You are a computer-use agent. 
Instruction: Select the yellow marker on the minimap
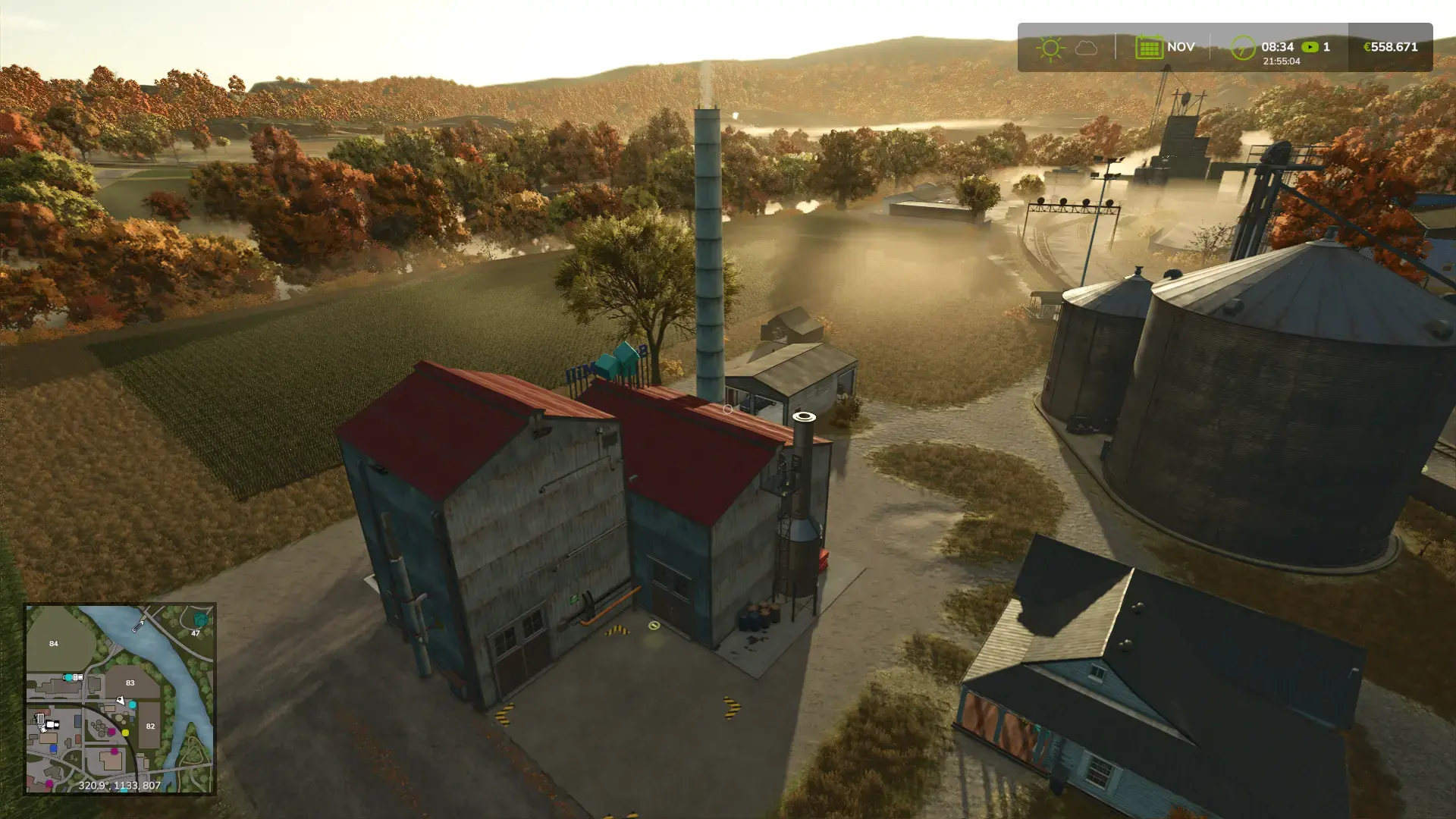pyautogui.click(x=125, y=733)
